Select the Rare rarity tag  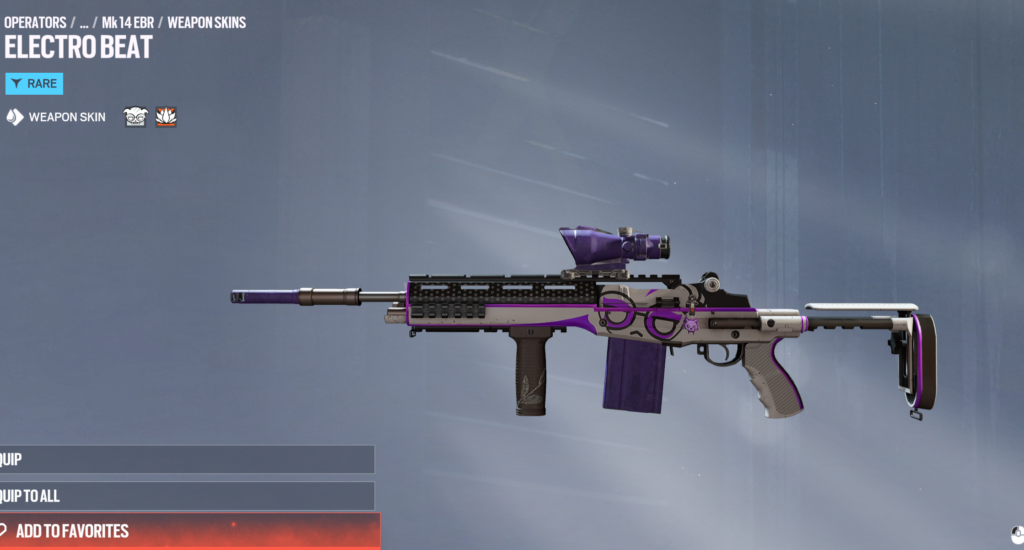34,84
